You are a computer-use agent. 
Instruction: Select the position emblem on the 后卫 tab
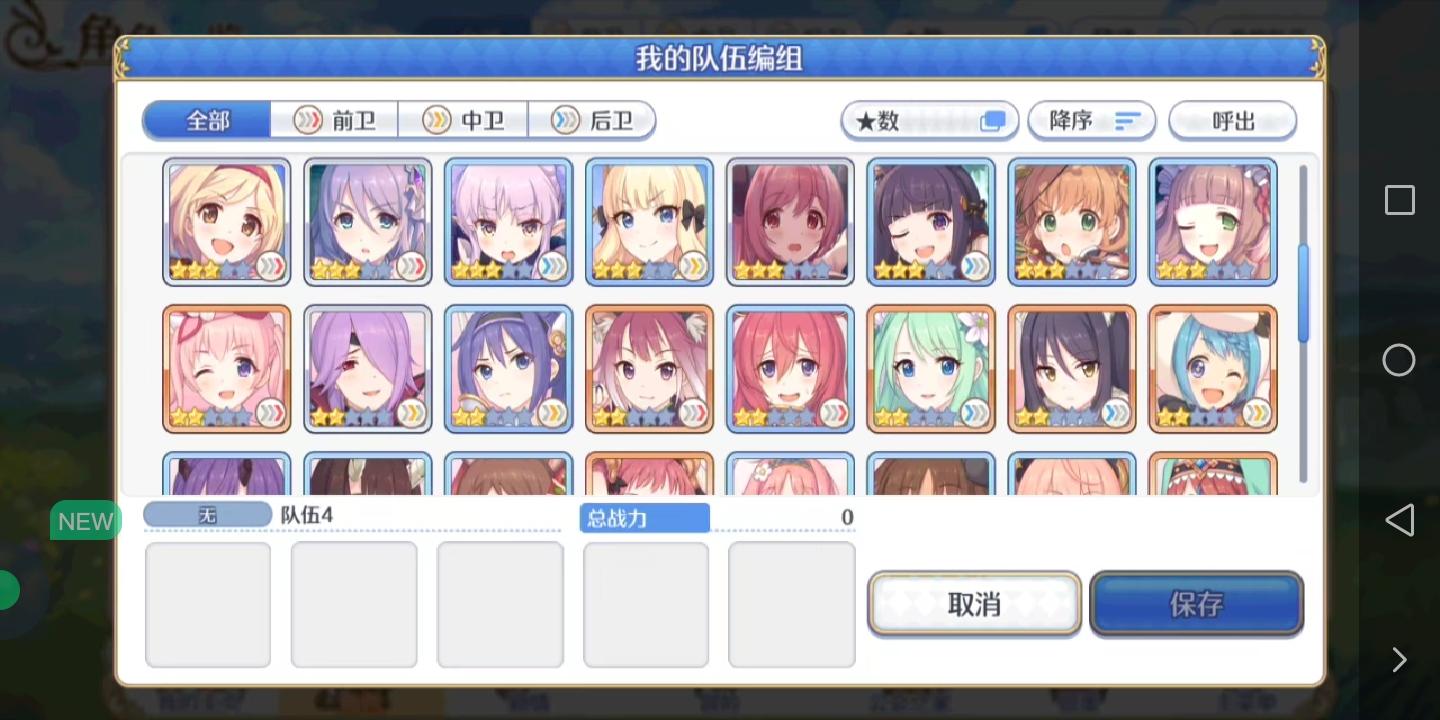(x=564, y=120)
